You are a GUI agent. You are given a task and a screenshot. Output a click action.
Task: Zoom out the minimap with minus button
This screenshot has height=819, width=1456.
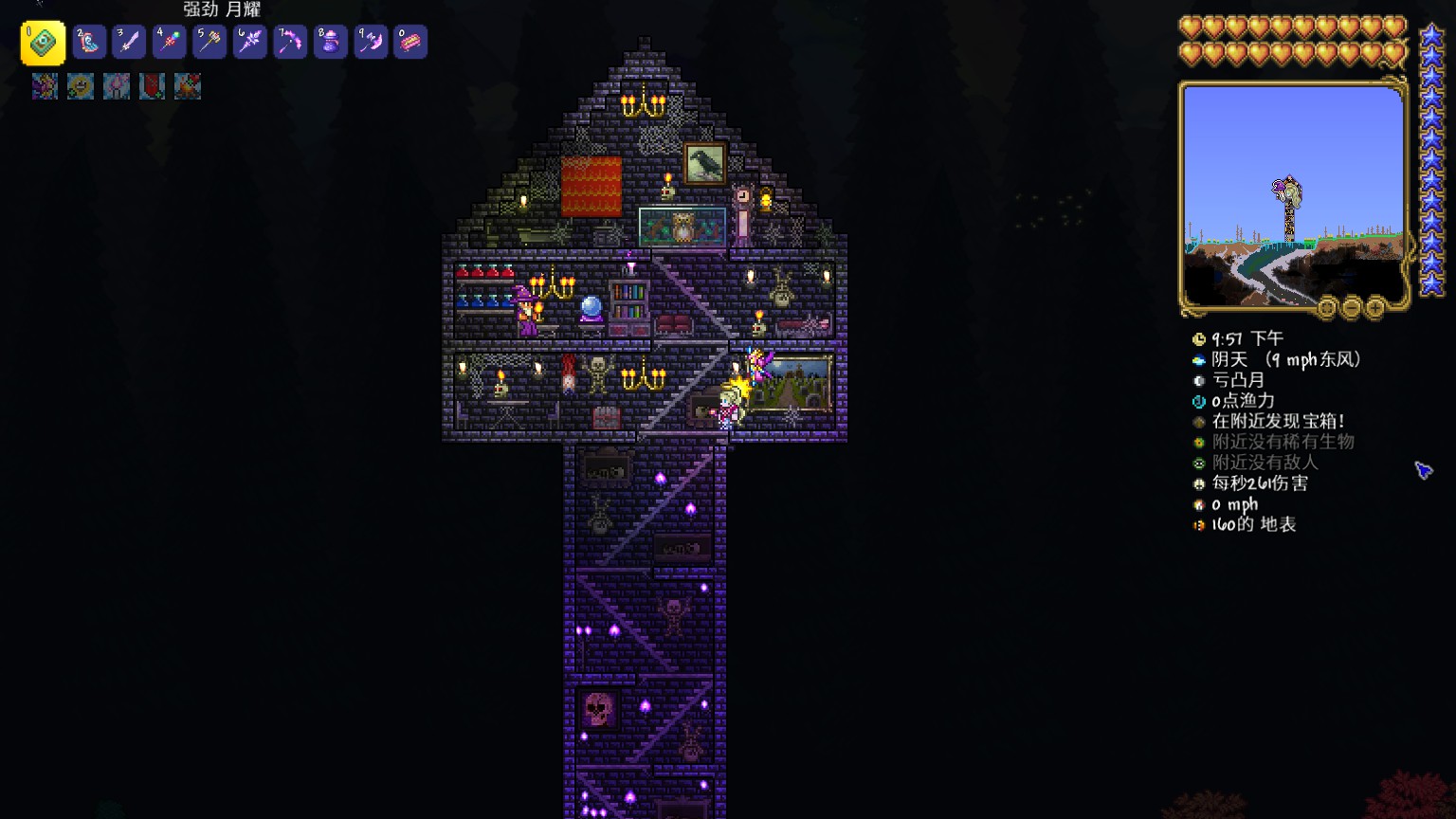coord(1352,307)
